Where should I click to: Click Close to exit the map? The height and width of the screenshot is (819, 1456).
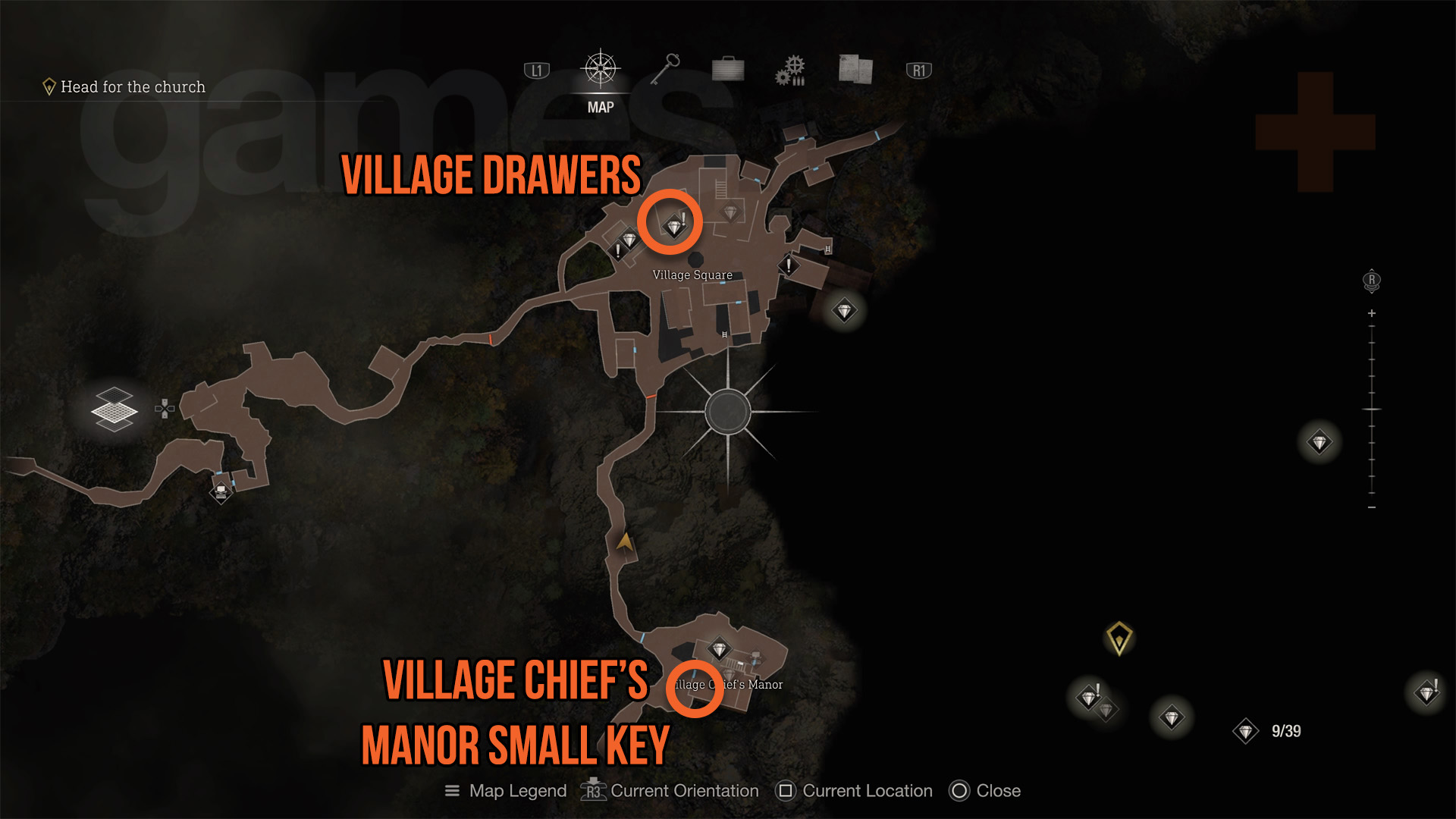point(960,791)
